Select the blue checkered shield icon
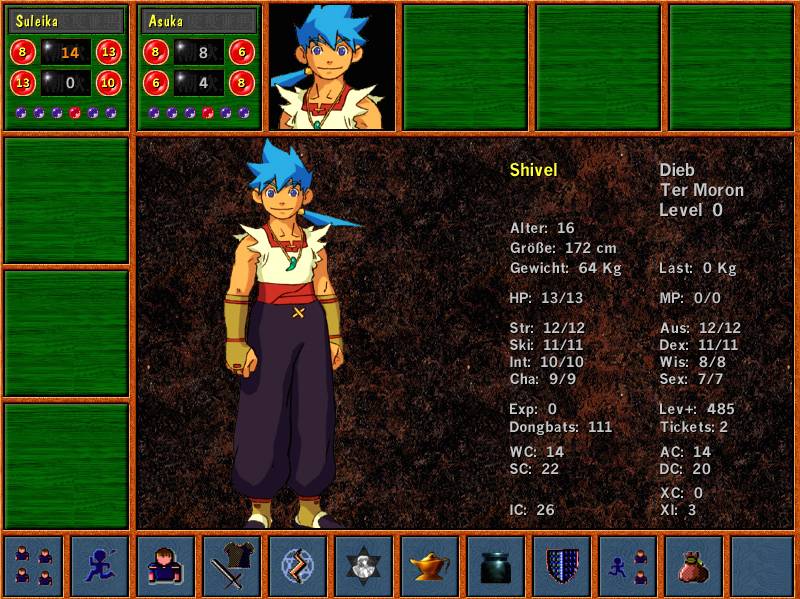The image size is (800, 599). (562, 566)
